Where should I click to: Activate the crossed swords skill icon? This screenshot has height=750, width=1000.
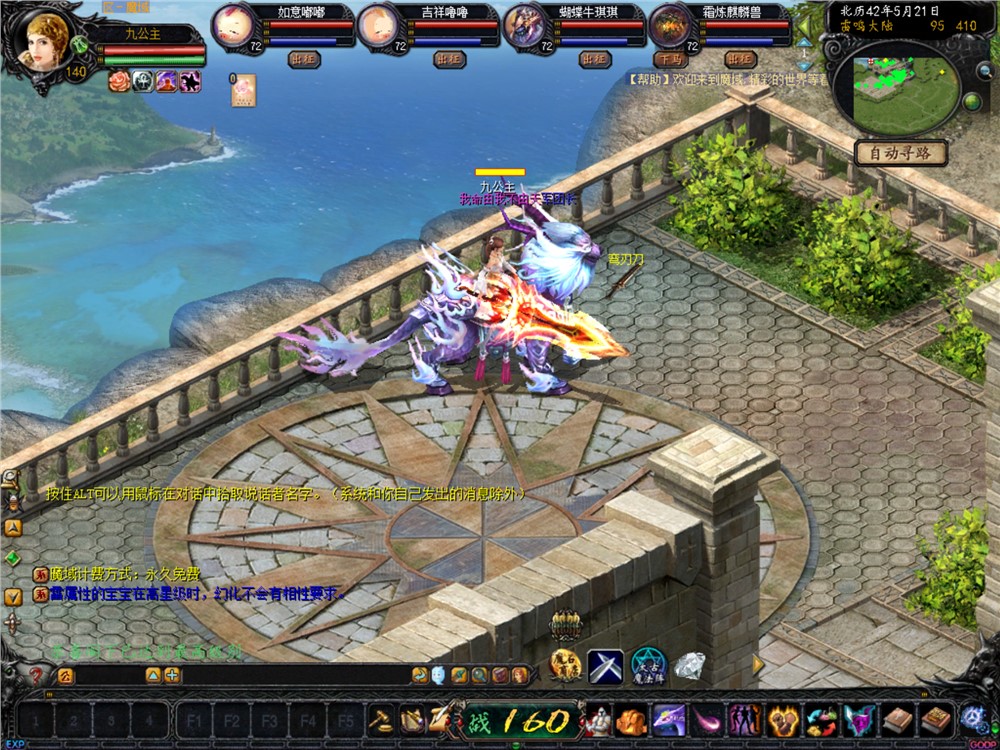(x=605, y=665)
